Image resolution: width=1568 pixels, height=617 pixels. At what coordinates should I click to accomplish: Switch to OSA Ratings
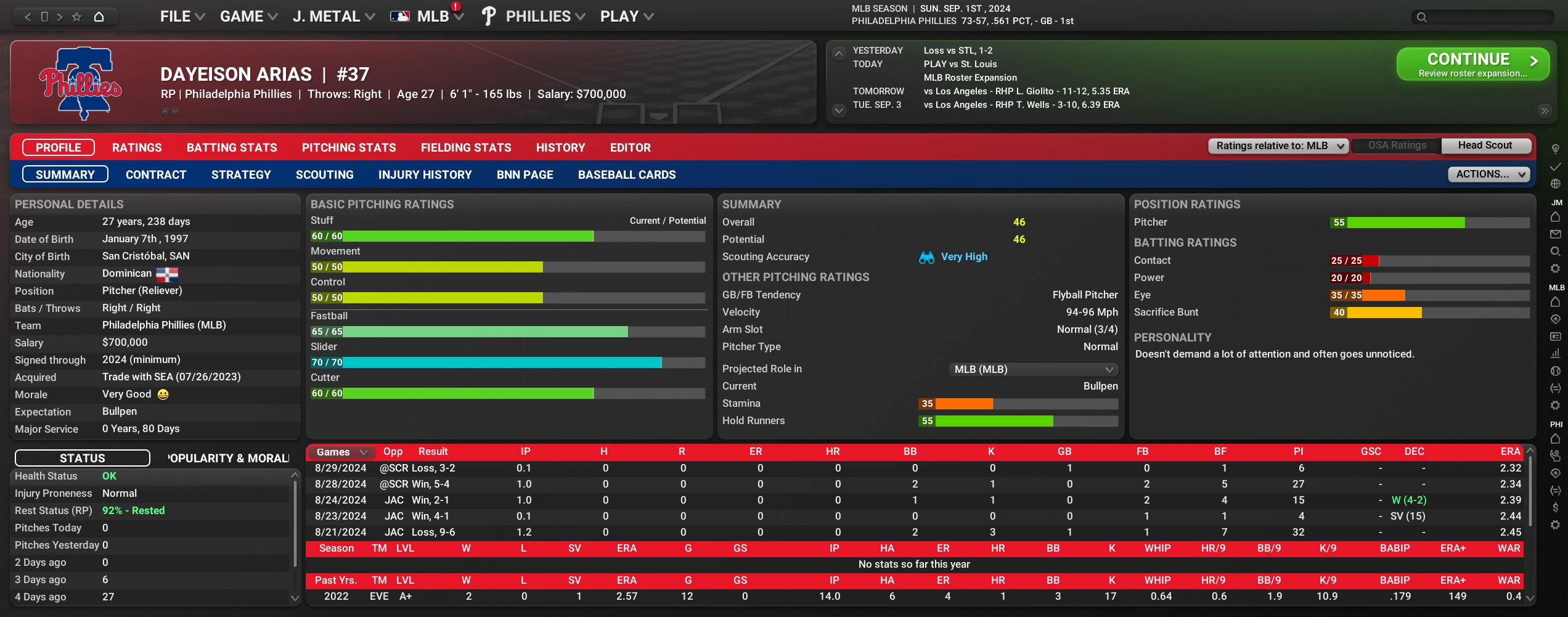click(1397, 146)
